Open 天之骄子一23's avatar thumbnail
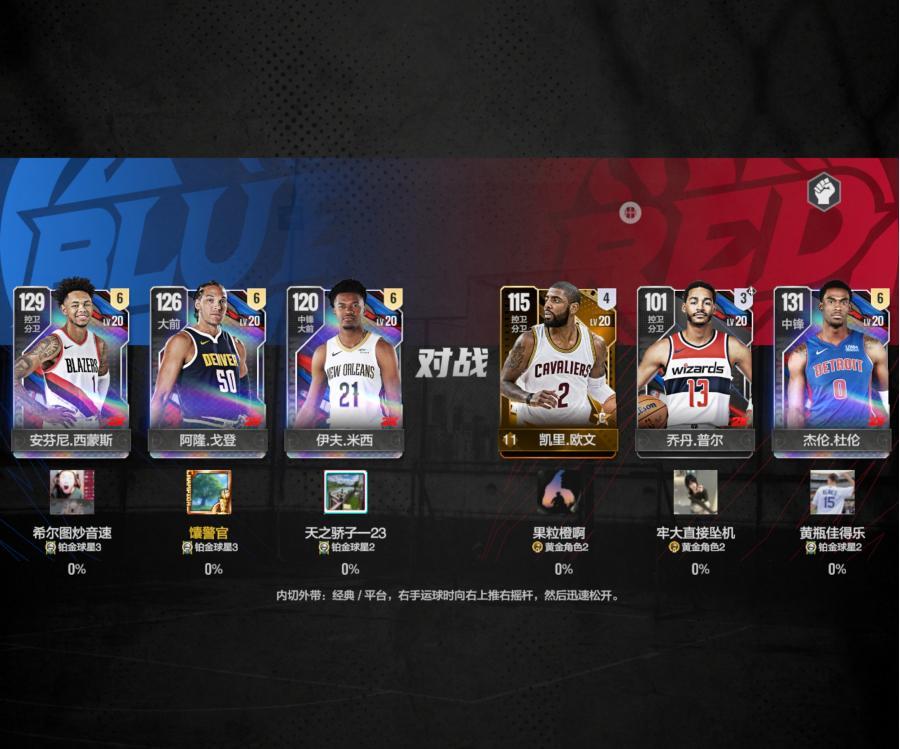This screenshot has width=900, height=749. (346, 492)
